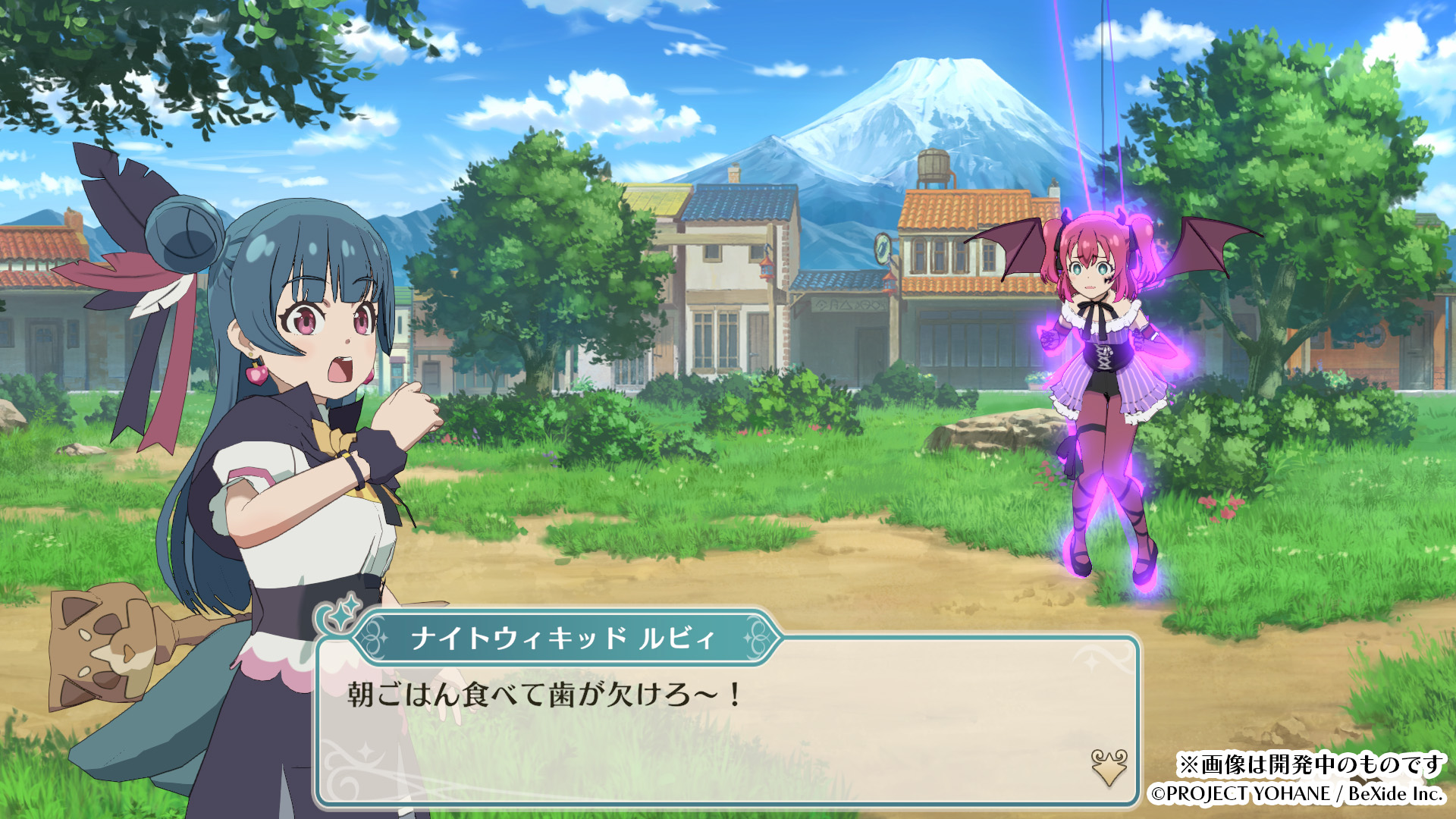Viewport: 1456px width, 819px height.
Task: Advance dialogue with the gold heart arrow
Action: pos(1109,767)
